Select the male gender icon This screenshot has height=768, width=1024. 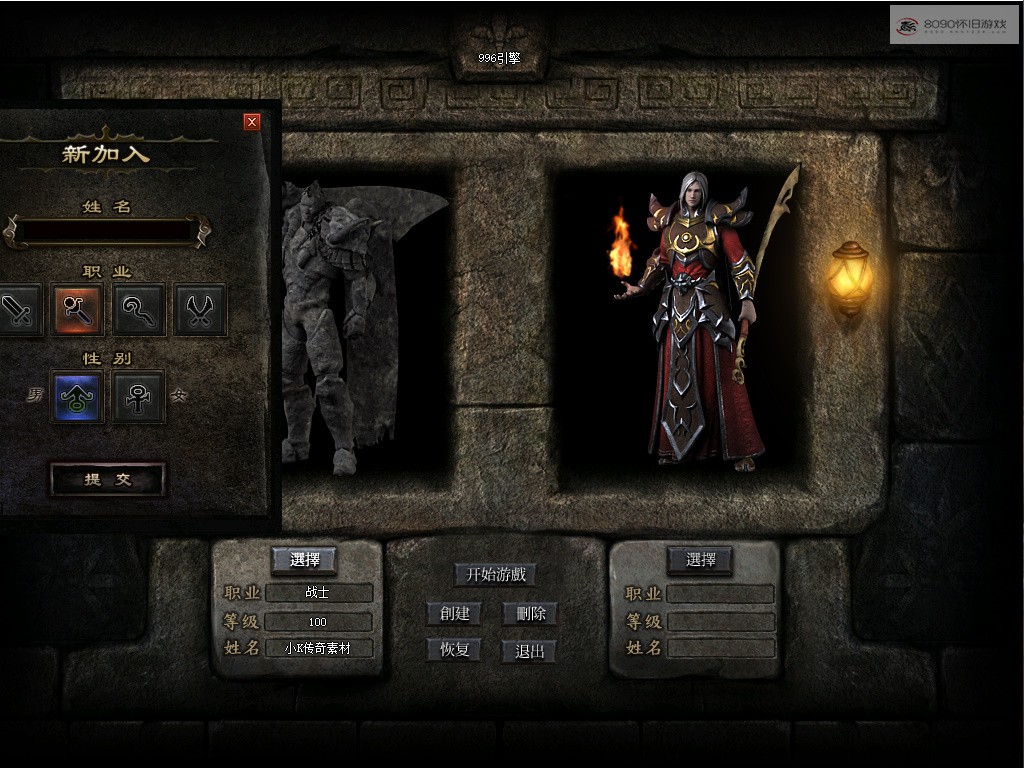78,397
